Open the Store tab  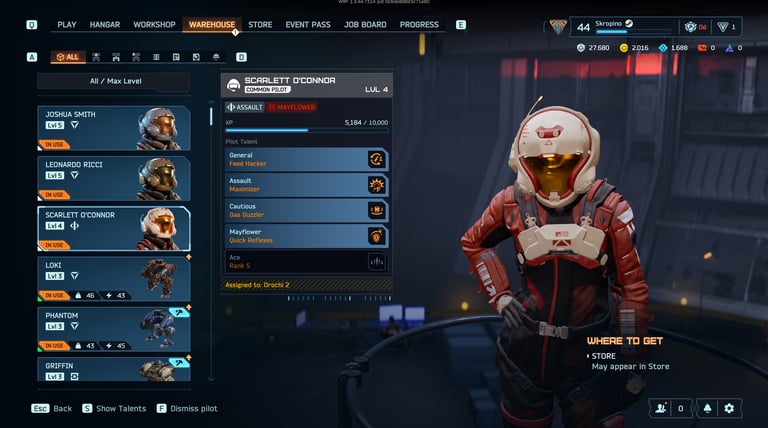(260, 24)
